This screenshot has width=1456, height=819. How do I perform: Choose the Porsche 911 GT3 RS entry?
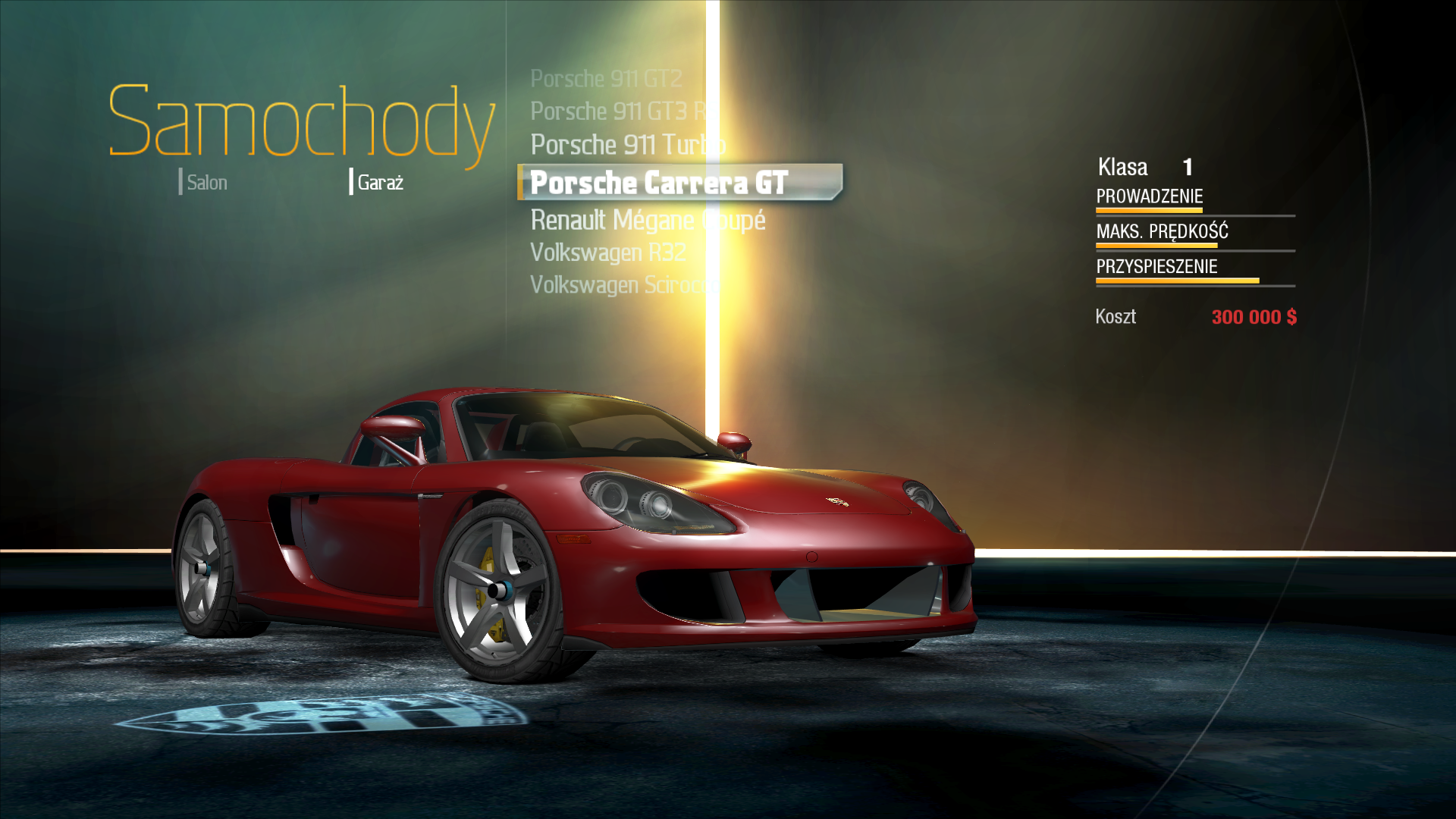coord(618,111)
